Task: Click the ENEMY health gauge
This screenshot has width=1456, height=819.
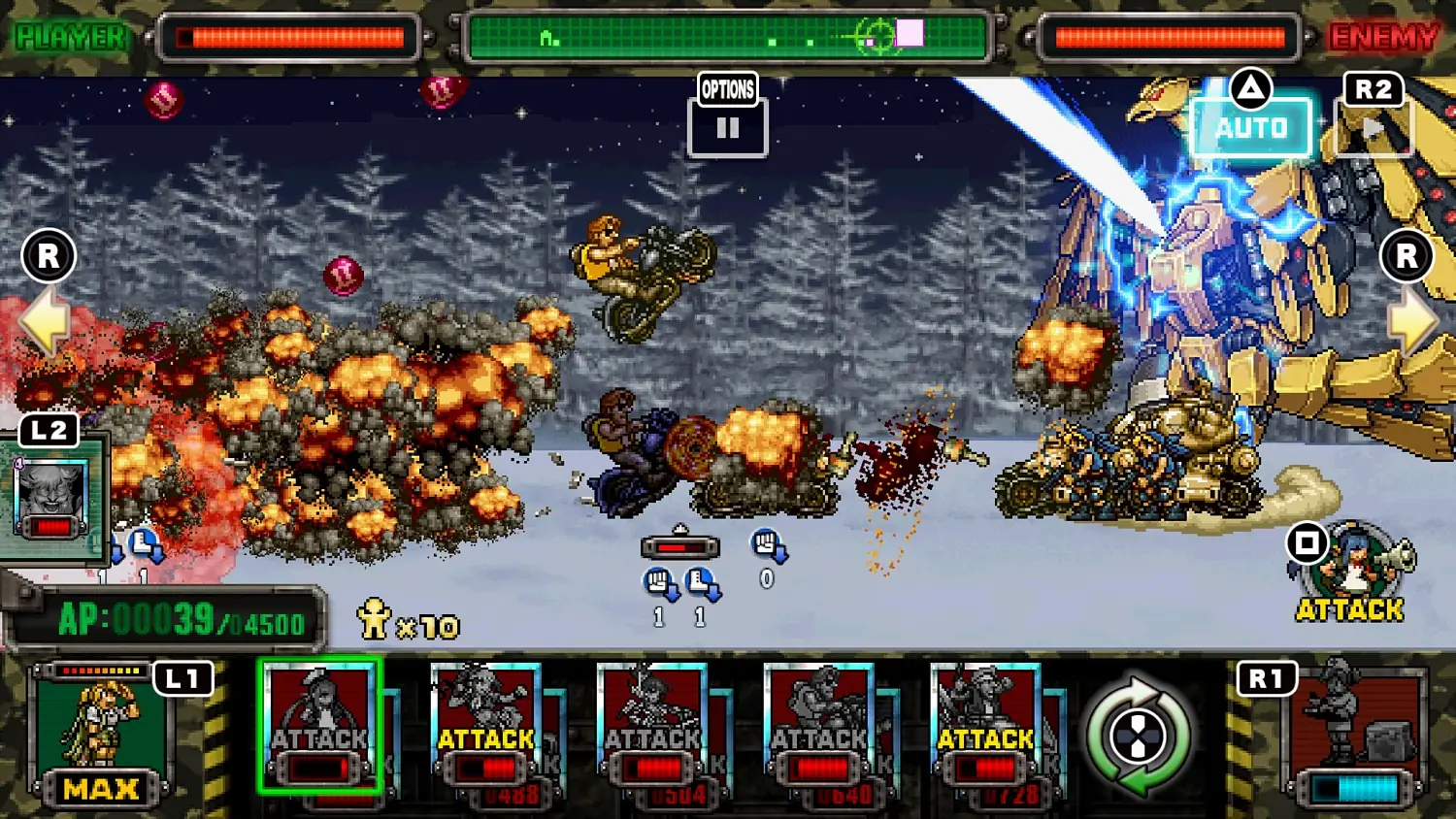Action: point(1170,36)
